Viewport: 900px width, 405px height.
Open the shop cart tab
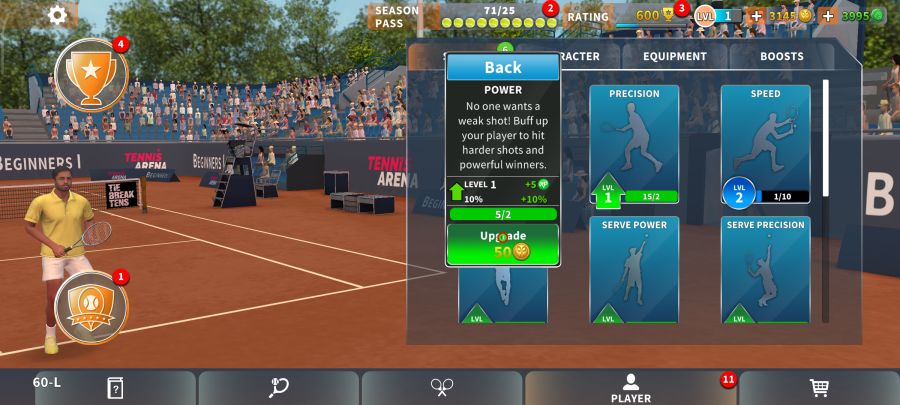point(819,388)
